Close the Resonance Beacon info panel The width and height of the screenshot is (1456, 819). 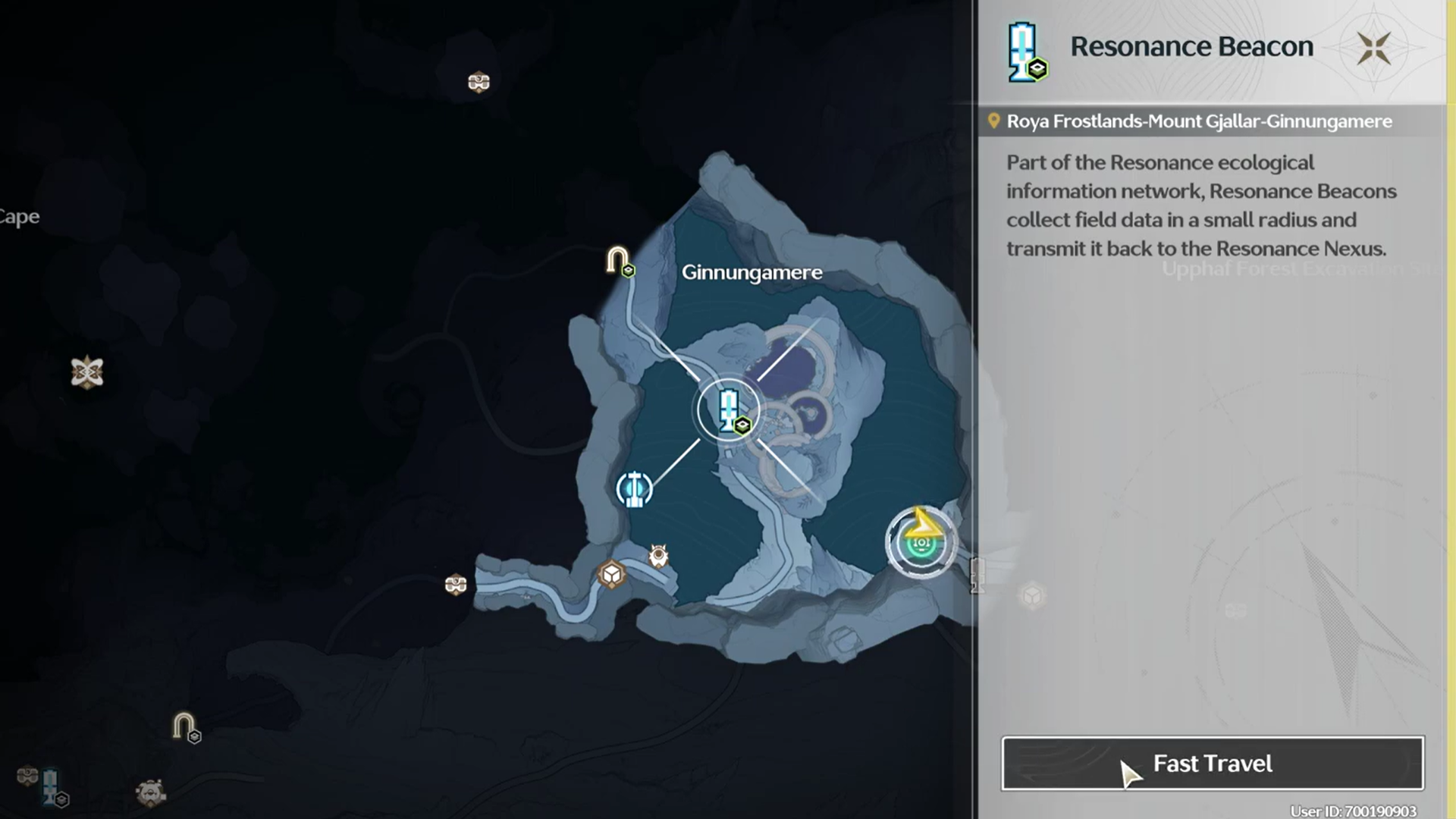pyautogui.click(x=1375, y=47)
